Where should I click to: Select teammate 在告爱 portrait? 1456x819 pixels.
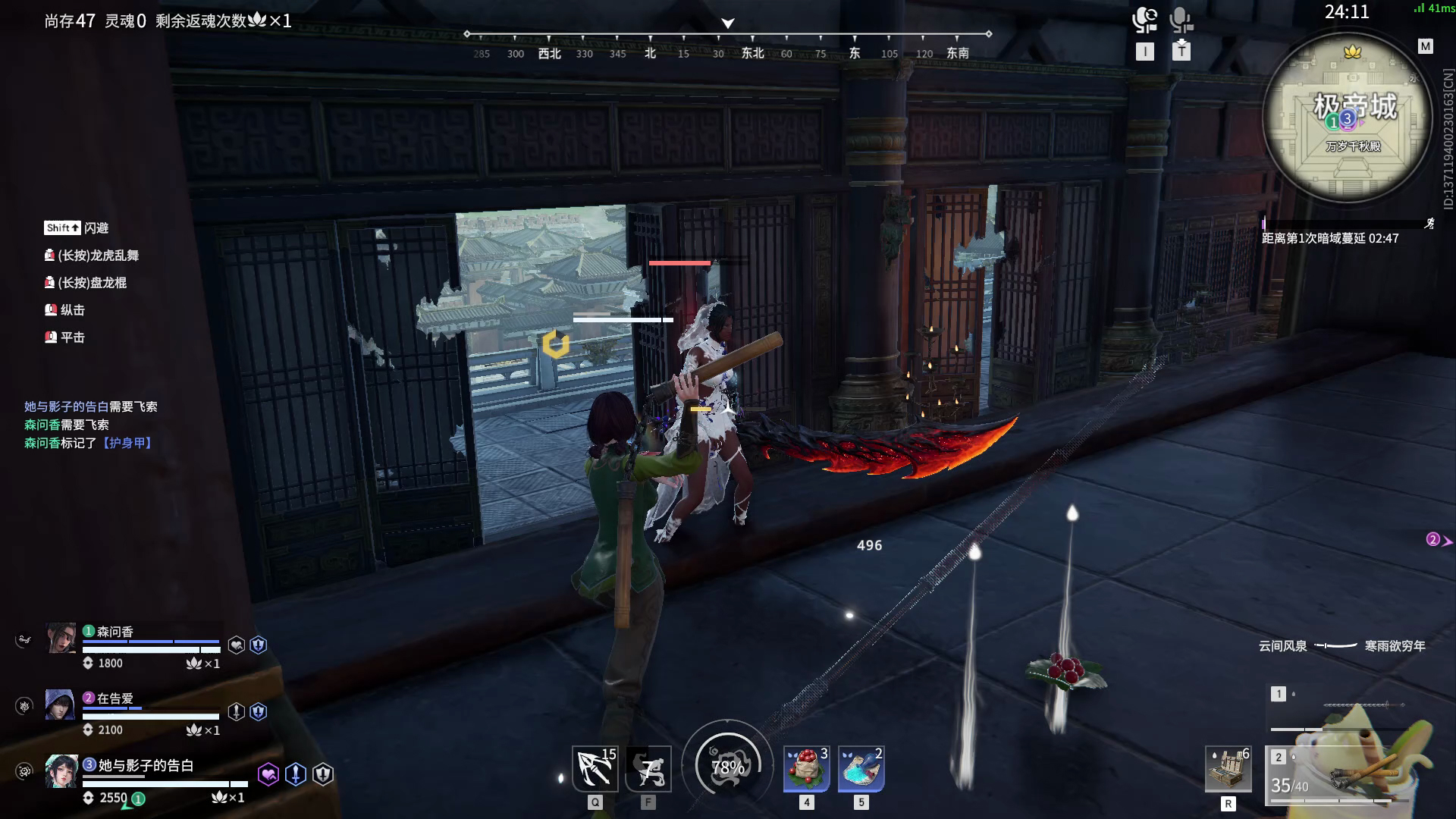[60, 704]
